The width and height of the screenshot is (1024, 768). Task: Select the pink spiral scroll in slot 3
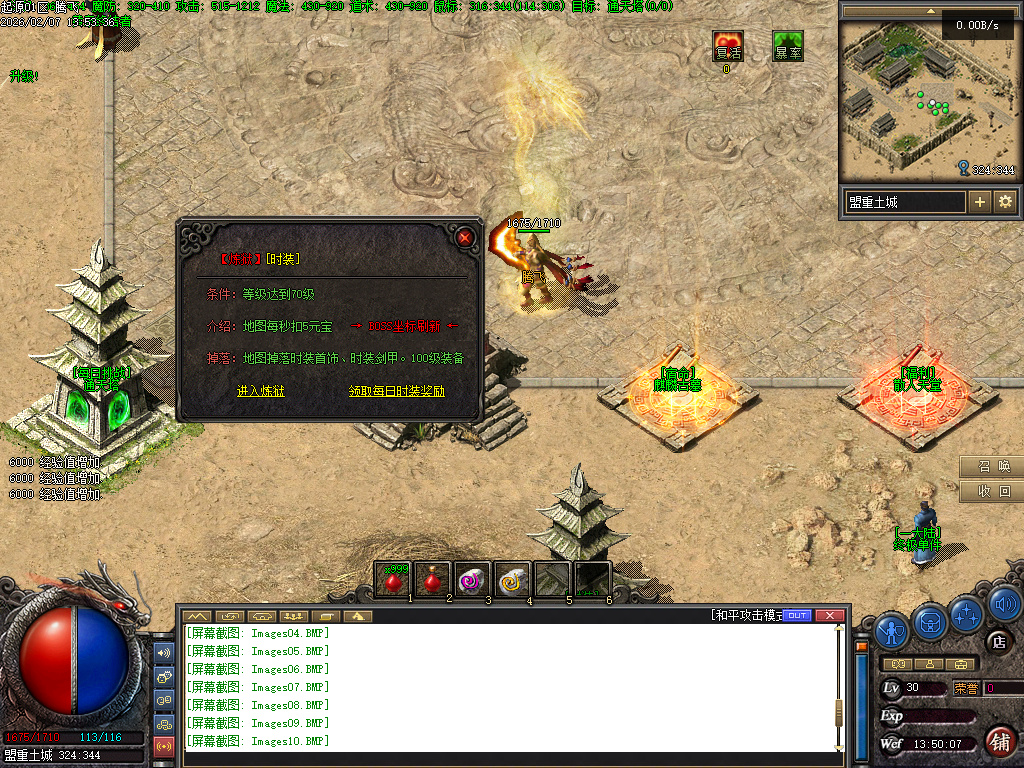click(471, 579)
